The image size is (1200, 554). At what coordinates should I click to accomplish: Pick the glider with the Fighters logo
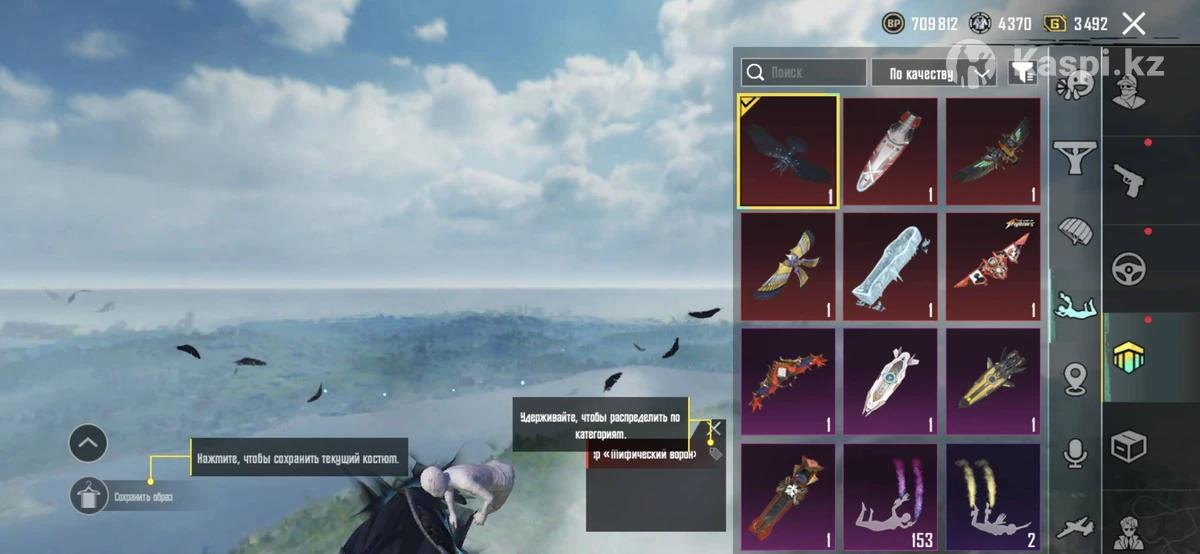993,266
